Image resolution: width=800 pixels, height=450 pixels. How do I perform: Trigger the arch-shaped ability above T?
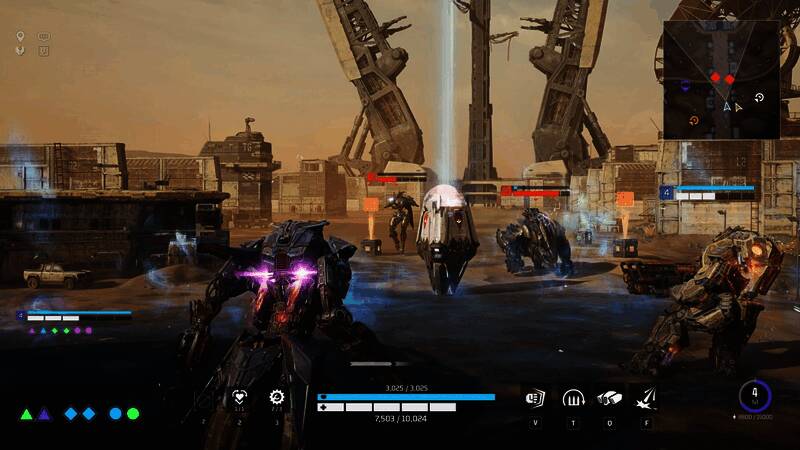click(x=573, y=398)
